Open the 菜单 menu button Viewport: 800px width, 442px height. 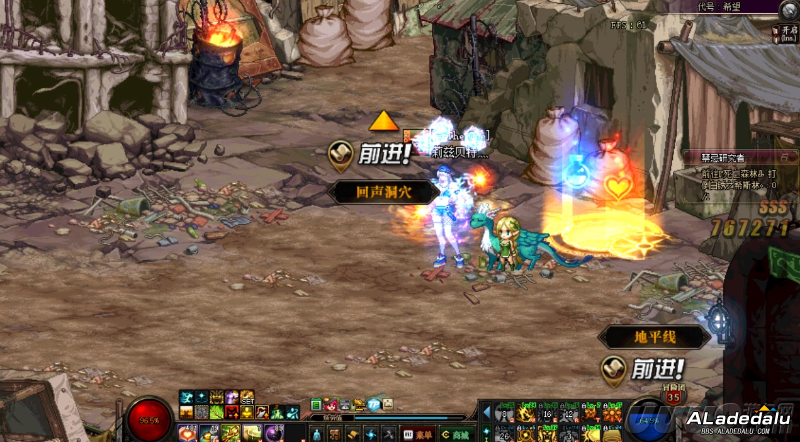419,434
